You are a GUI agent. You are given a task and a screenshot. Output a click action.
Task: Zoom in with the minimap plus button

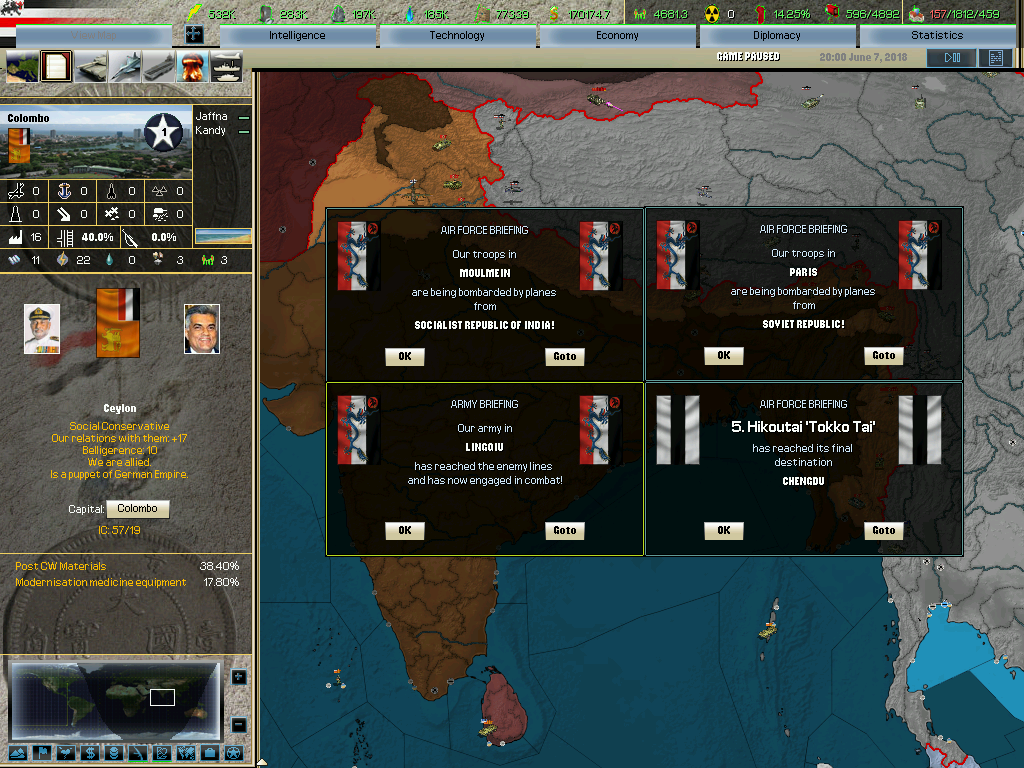[238, 677]
